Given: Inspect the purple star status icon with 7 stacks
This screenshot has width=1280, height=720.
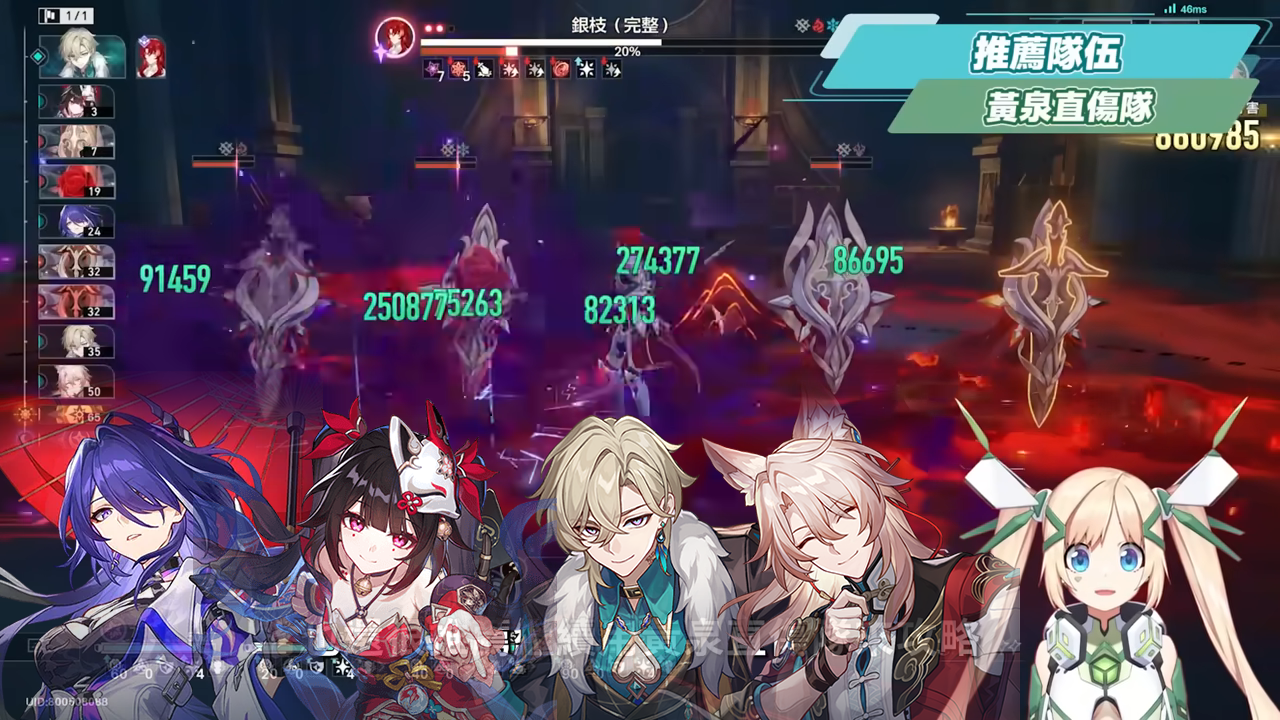Looking at the screenshot, I should (x=432, y=69).
